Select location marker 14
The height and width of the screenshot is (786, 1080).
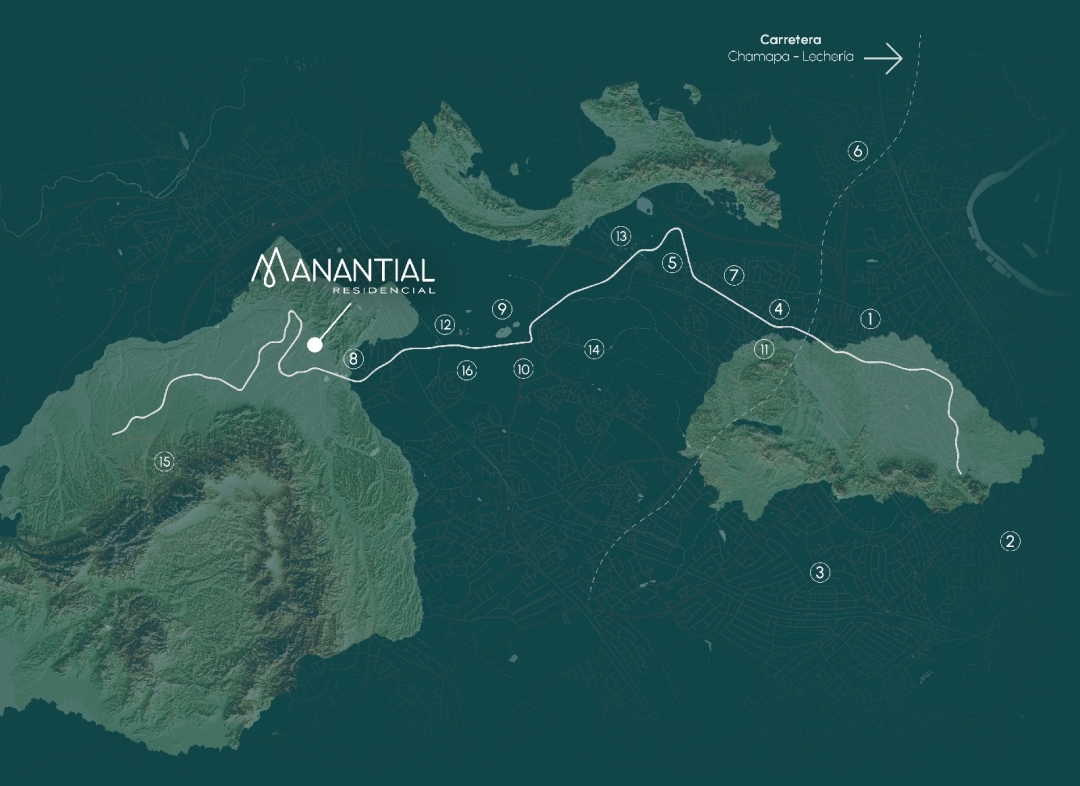coord(594,349)
